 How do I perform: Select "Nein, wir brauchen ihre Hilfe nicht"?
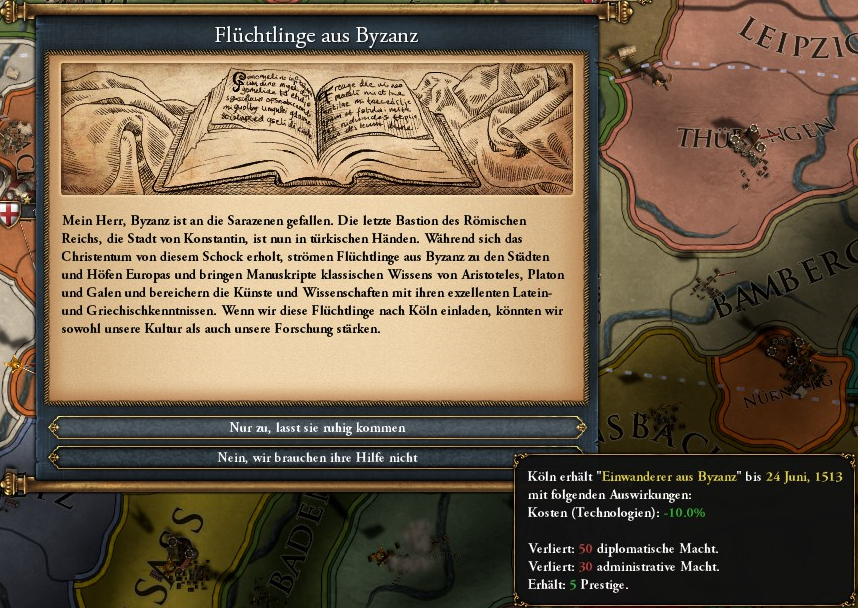317,457
